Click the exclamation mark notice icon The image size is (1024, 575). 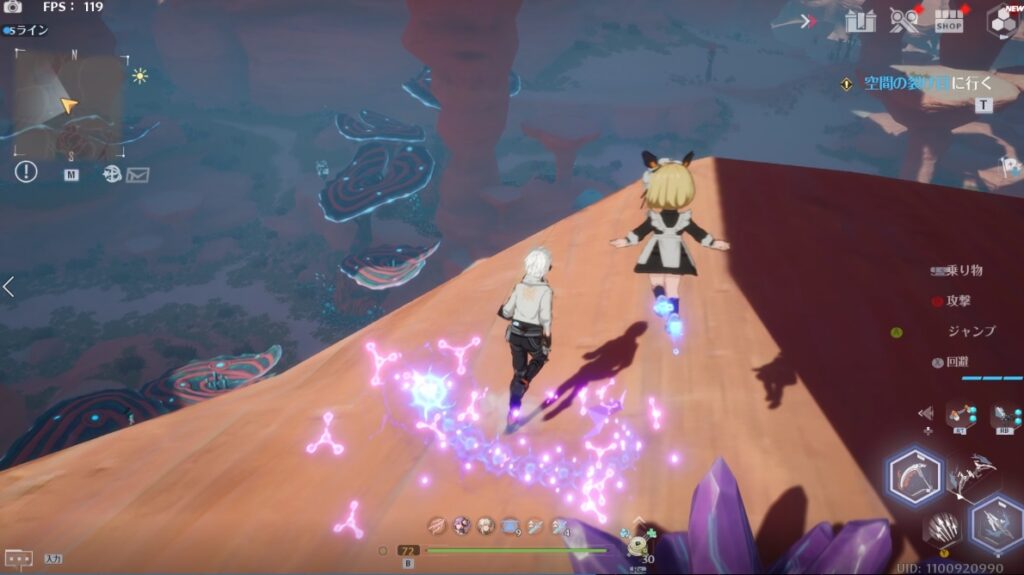coord(26,172)
